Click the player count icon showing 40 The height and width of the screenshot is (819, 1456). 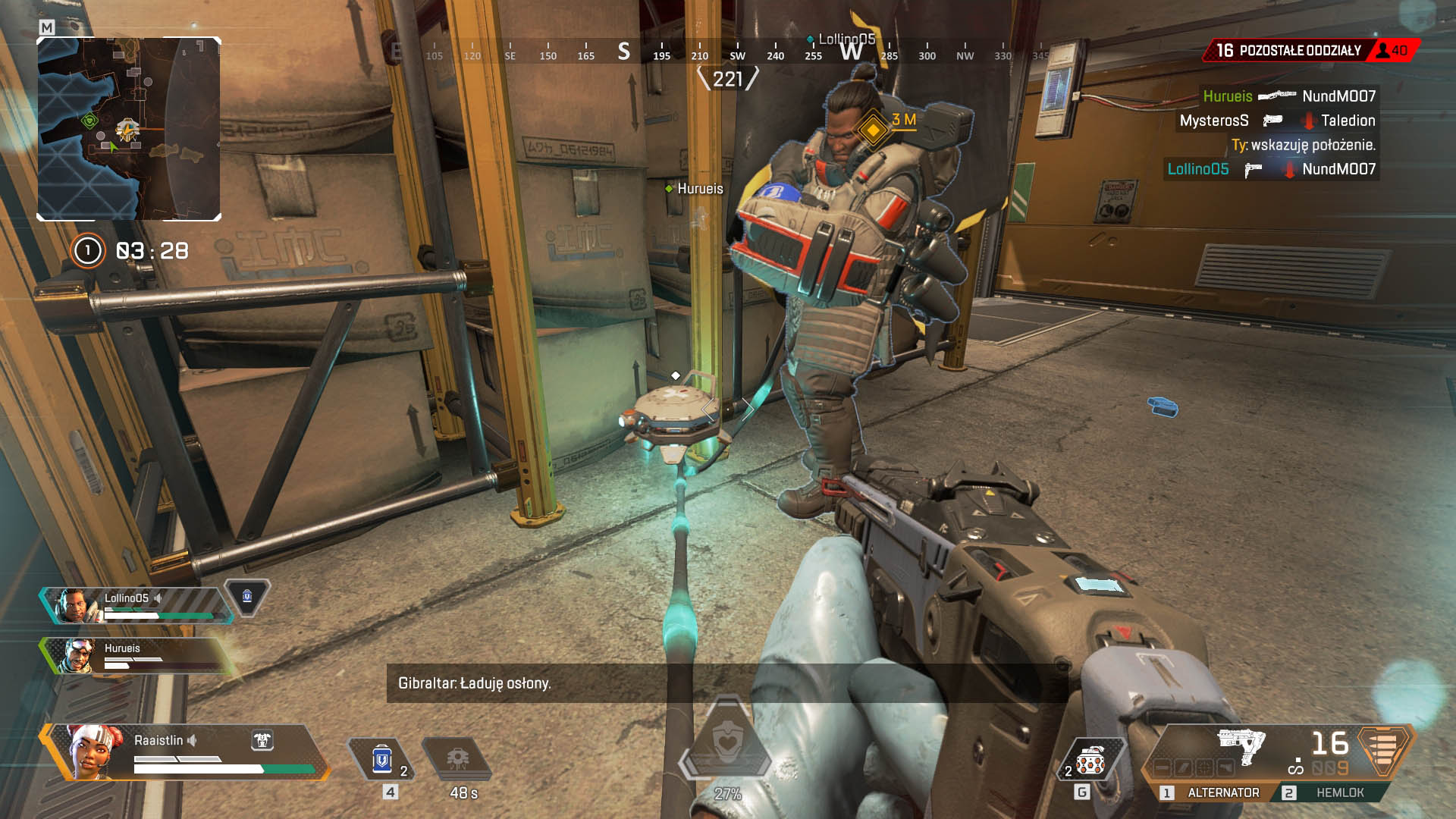pos(1383,51)
